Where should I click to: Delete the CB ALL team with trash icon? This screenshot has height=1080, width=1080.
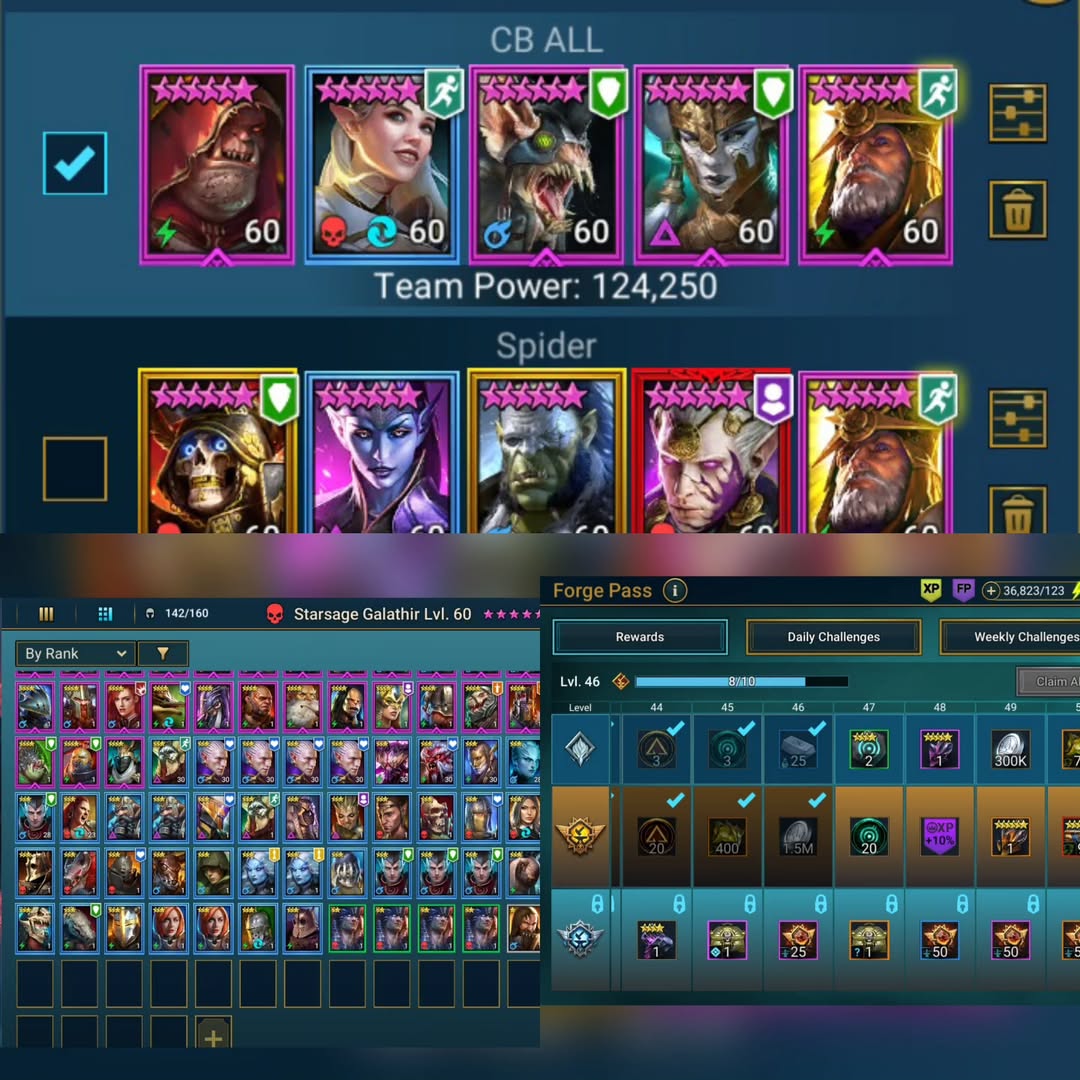[1017, 210]
